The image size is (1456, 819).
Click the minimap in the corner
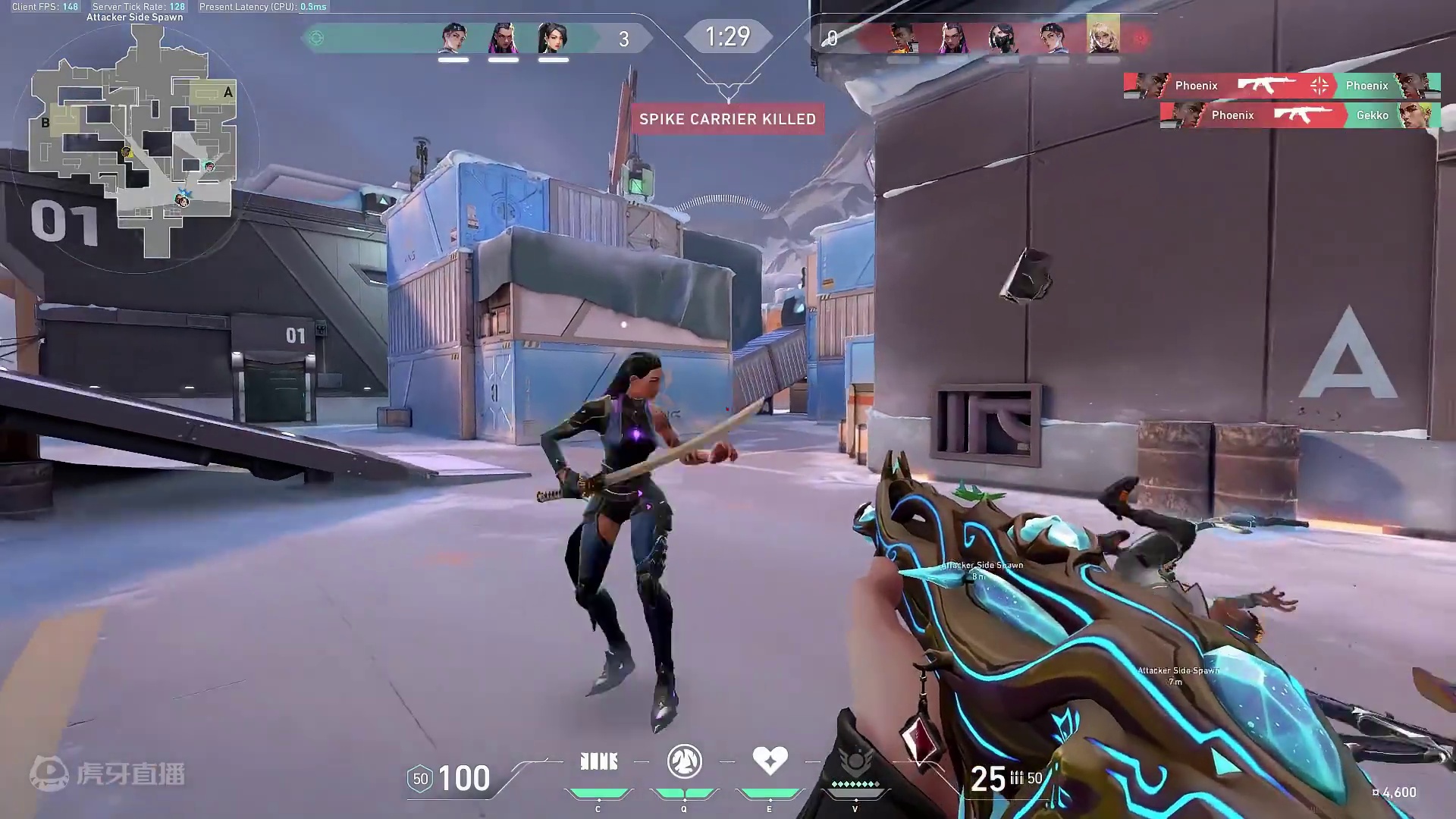[134, 140]
